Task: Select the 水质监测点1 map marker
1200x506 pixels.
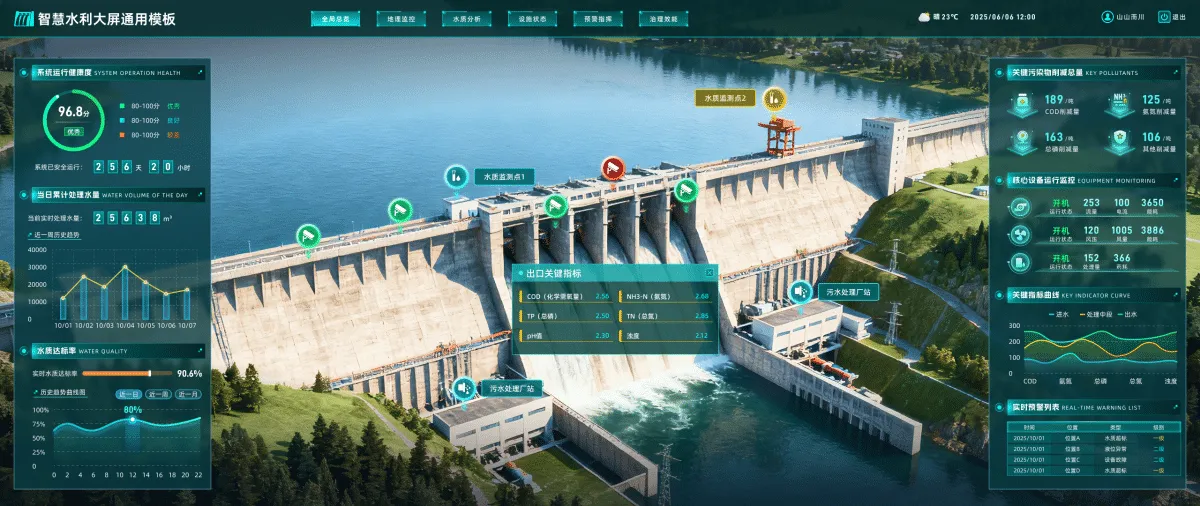Action: pos(456,176)
